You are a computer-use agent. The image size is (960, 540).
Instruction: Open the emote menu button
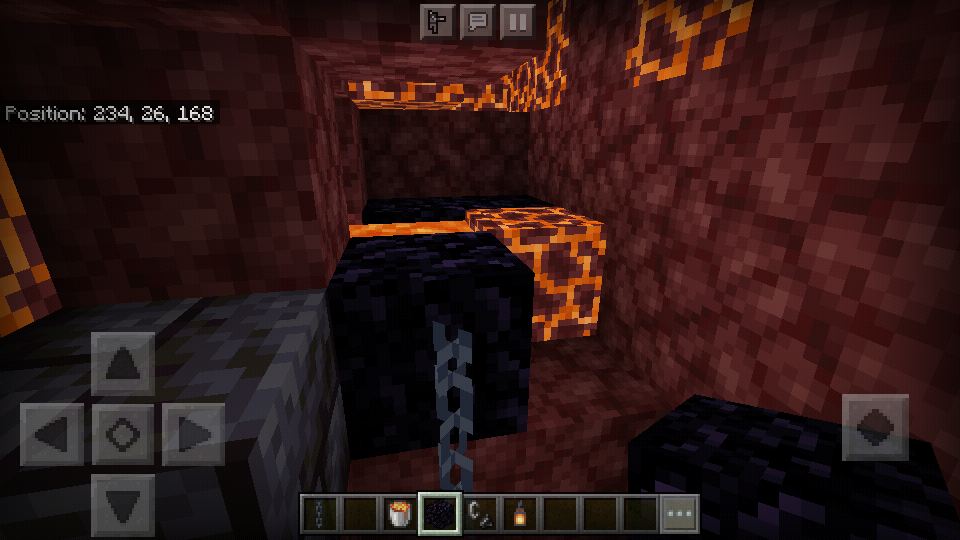click(x=438, y=21)
